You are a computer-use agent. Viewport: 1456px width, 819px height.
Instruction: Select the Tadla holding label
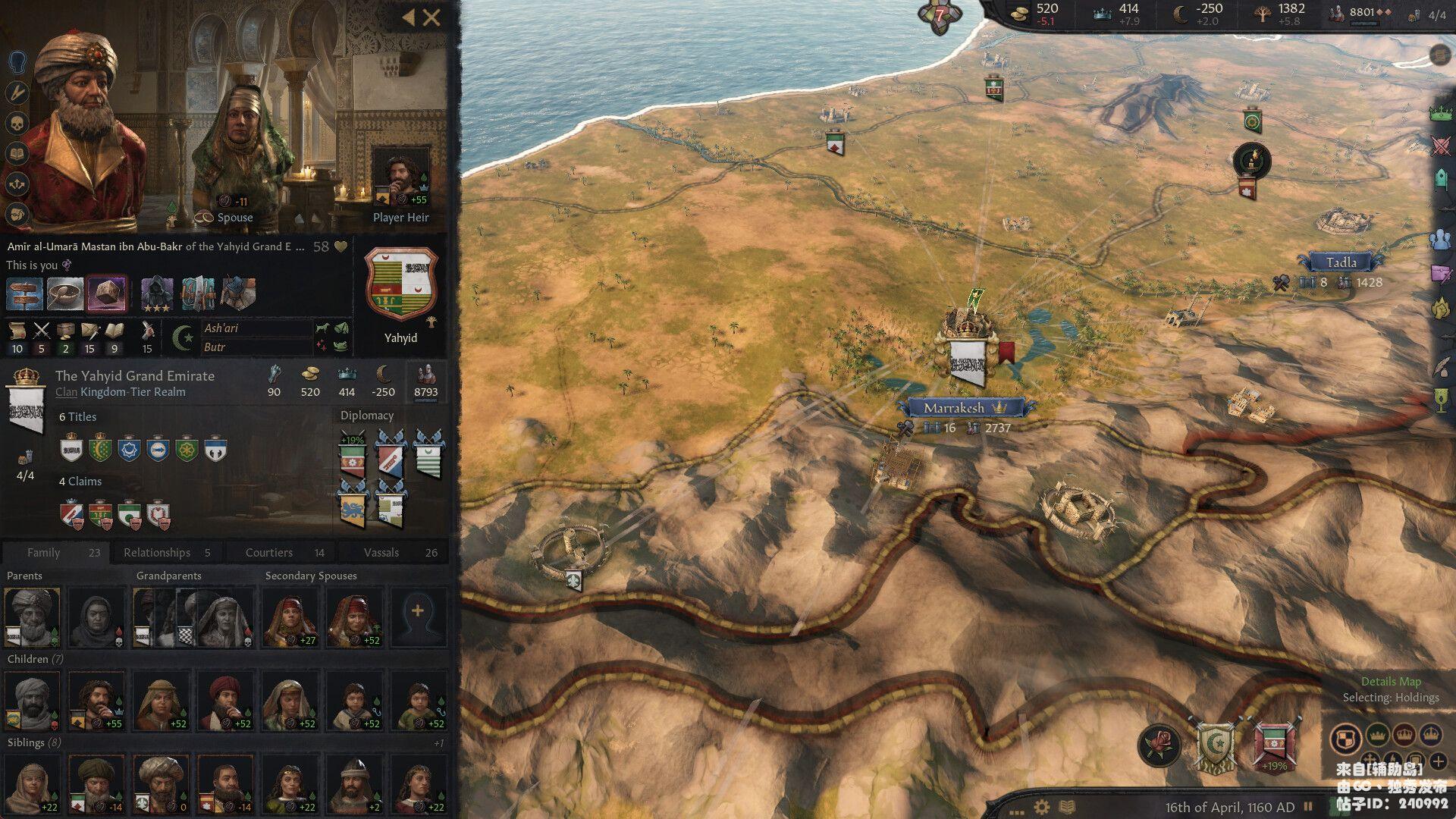(1341, 262)
